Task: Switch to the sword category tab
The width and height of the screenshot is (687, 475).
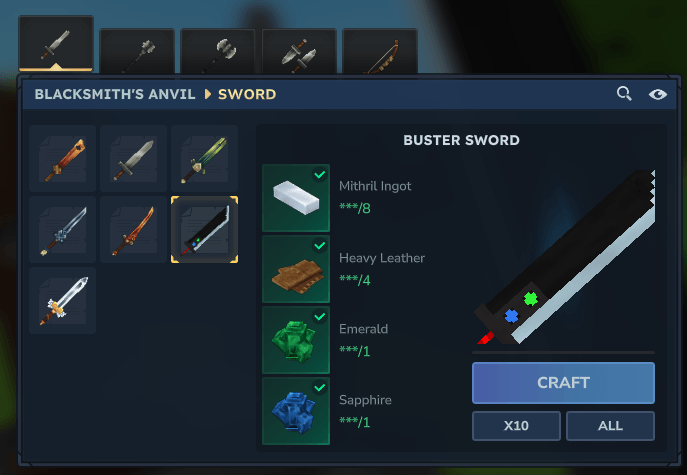Action: point(56,45)
